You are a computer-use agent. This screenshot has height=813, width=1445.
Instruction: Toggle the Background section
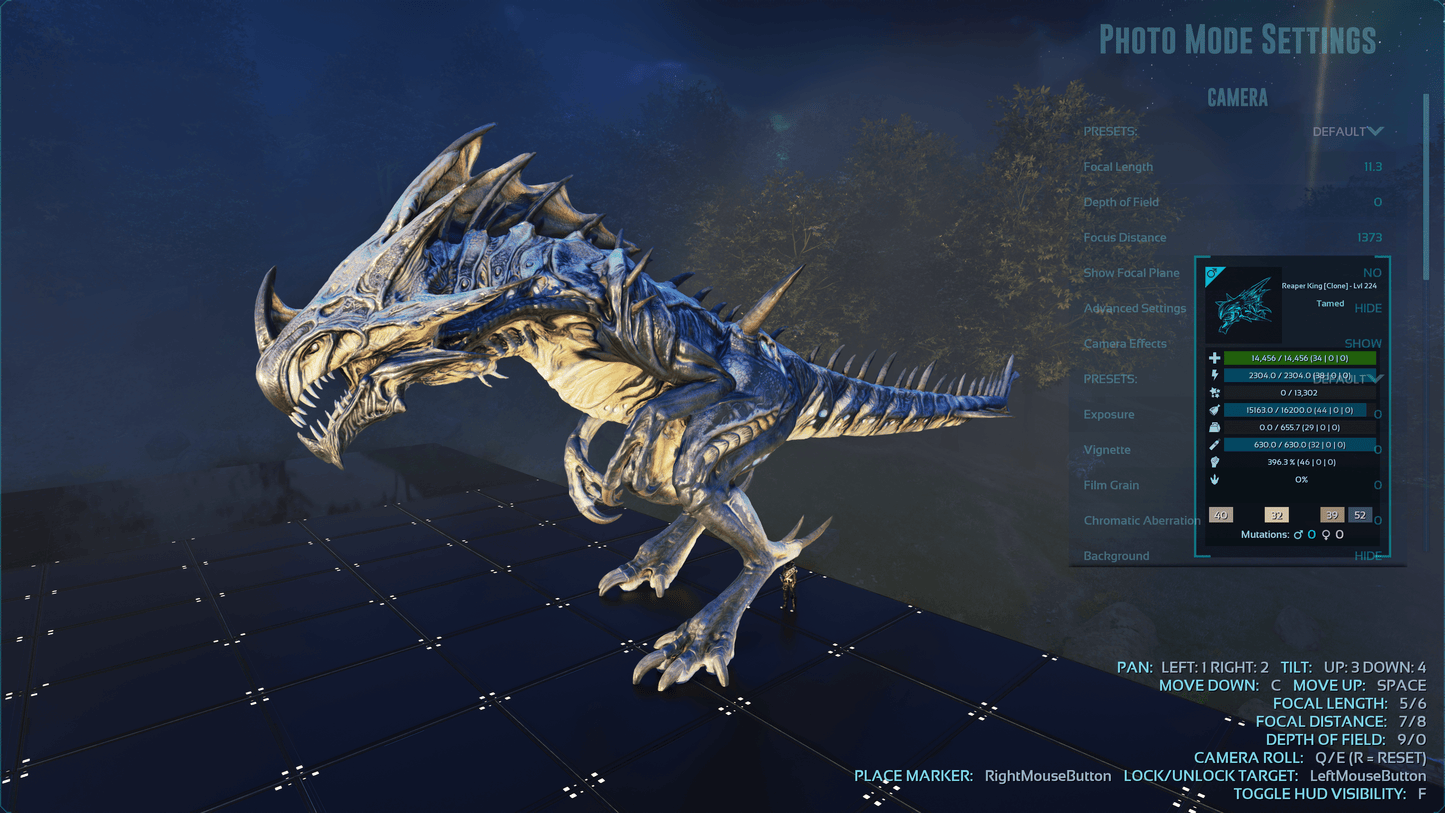[1367, 556]
